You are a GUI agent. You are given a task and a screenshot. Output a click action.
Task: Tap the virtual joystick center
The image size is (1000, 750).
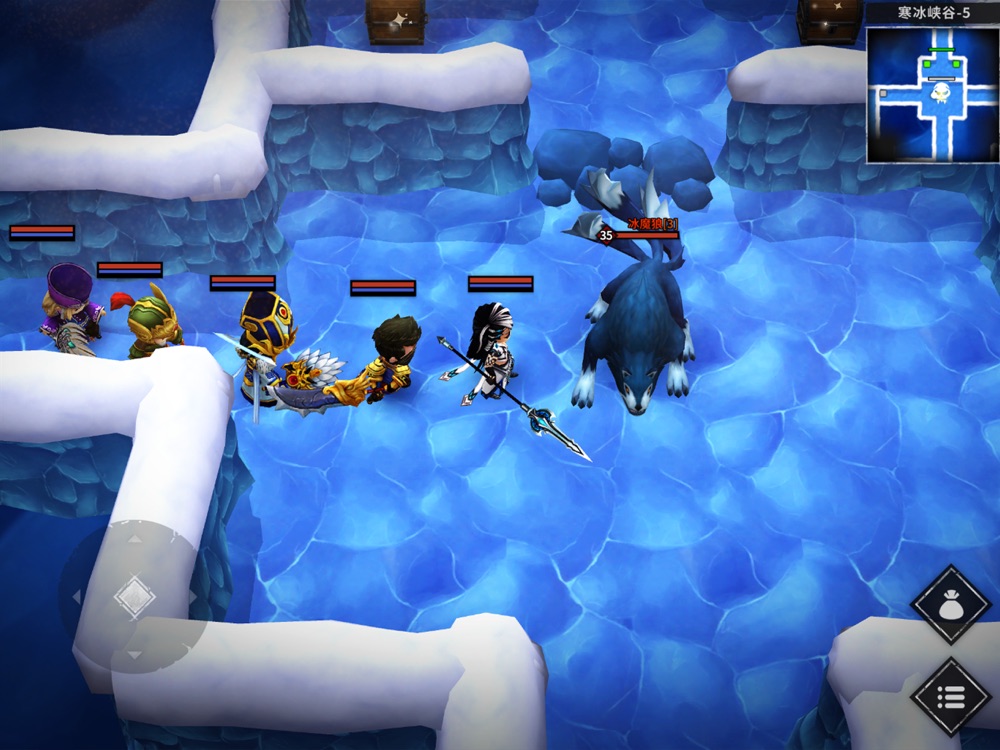(x=134, y=597)
